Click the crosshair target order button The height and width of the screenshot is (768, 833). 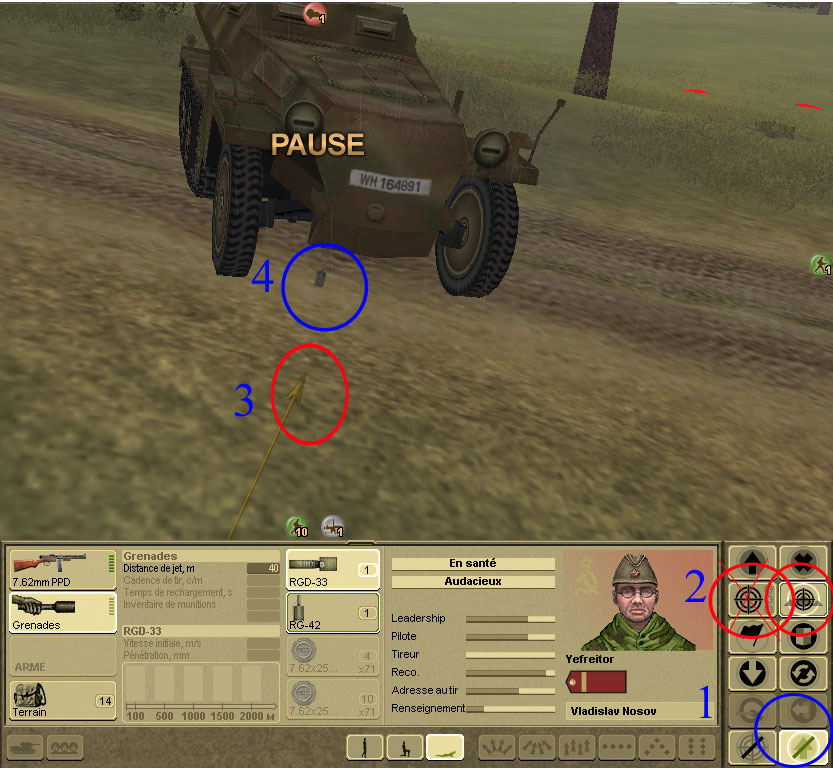(748, 600)
